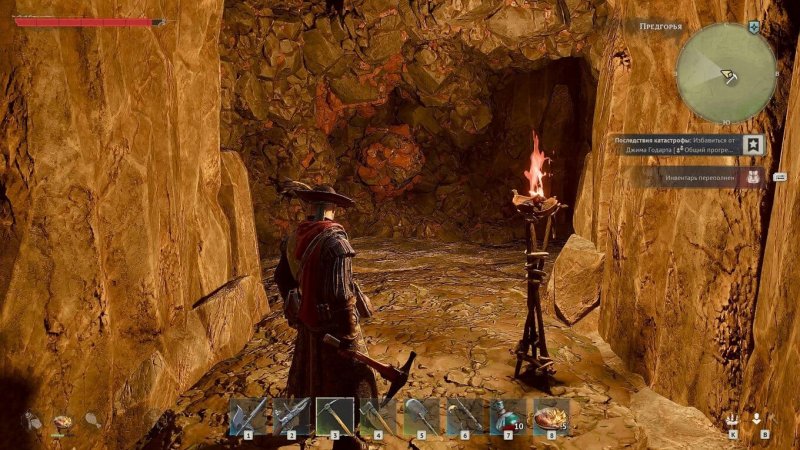800x450 pixels.
Task: Pick the sickle tool in hotbar slot 6
Action: (465, 416)
